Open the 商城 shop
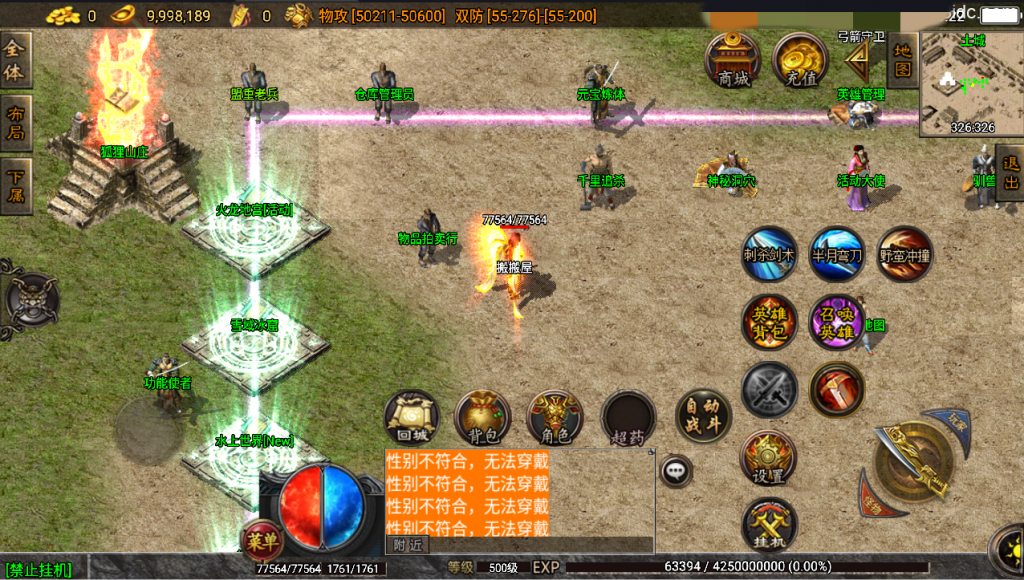Image resolution: width=1024 pixels, height=580 pixels. point(733,61)
